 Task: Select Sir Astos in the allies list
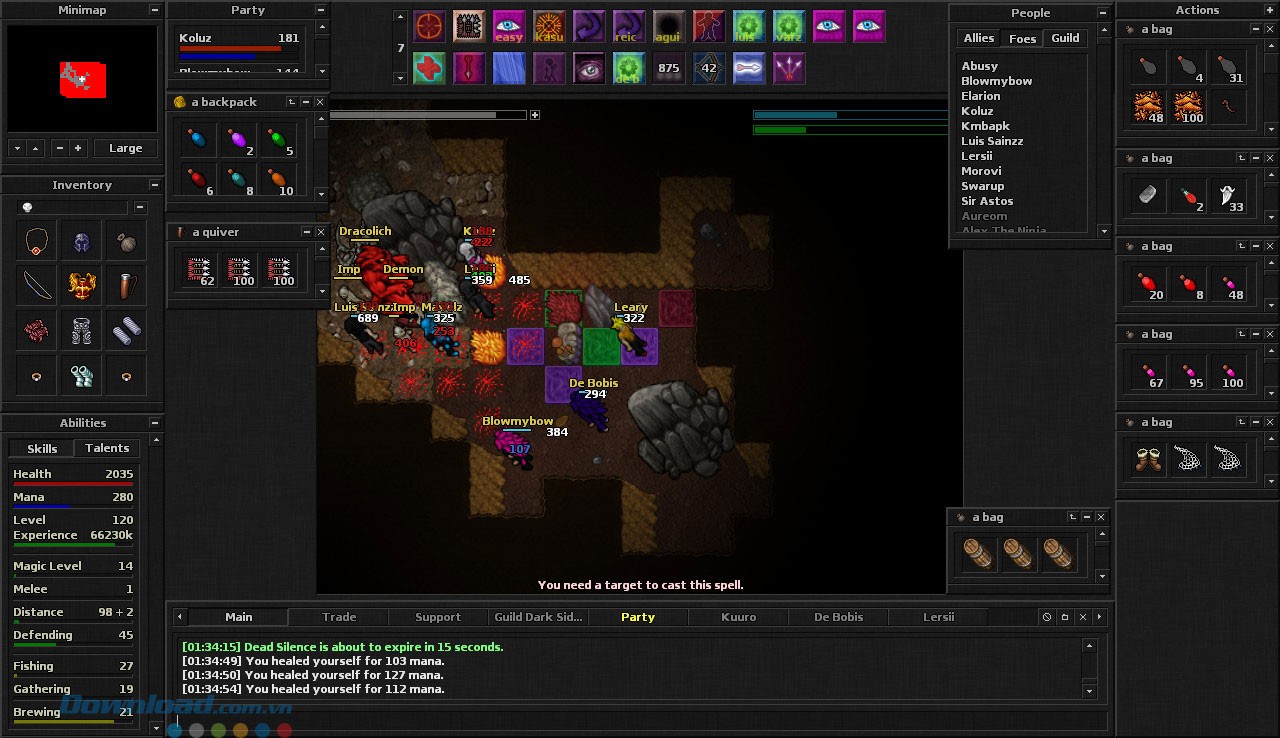click(987, 201)
